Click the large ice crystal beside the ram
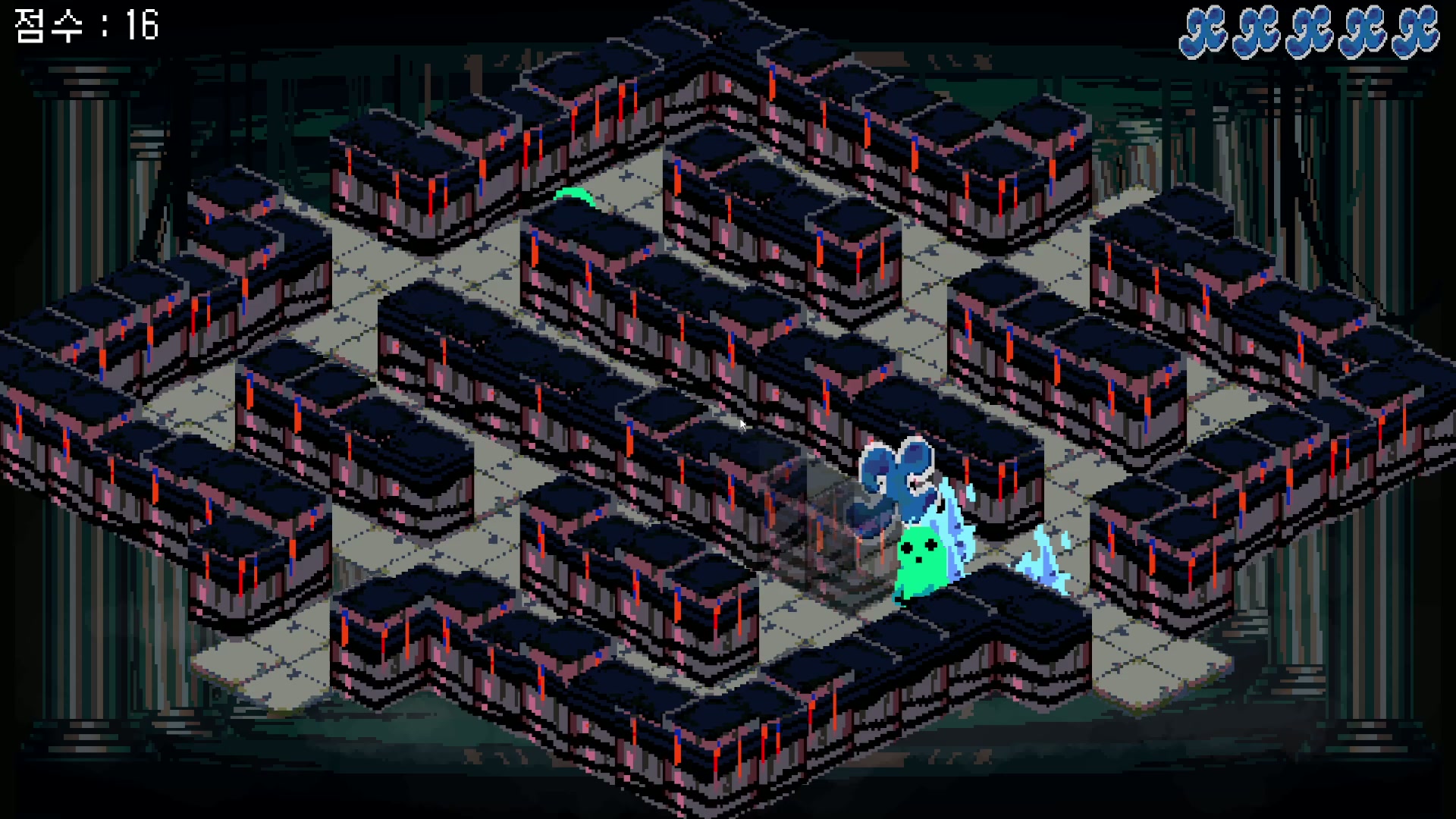This screenshot has height=819, width=1456. pos(954,523)
